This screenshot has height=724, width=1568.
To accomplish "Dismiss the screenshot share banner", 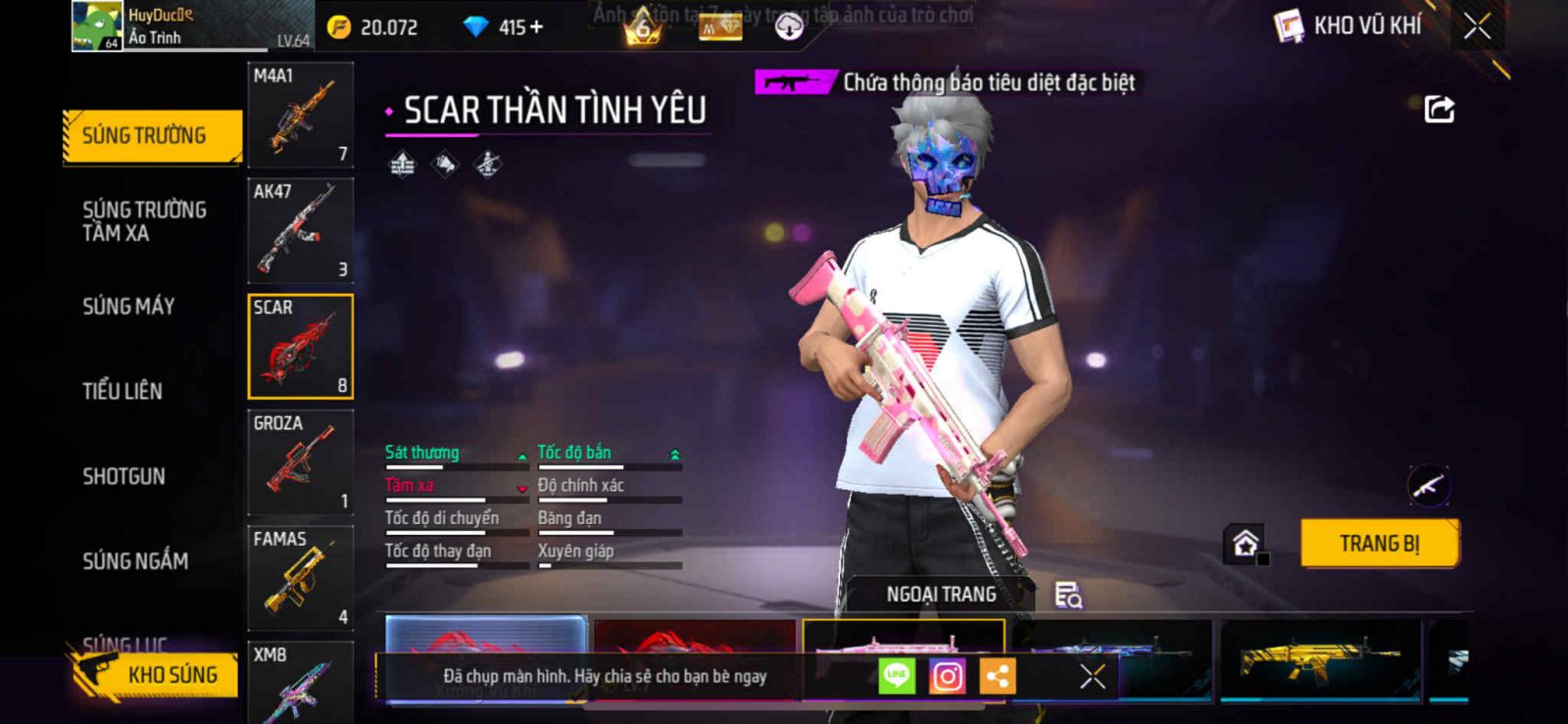I will [1092, 676].
